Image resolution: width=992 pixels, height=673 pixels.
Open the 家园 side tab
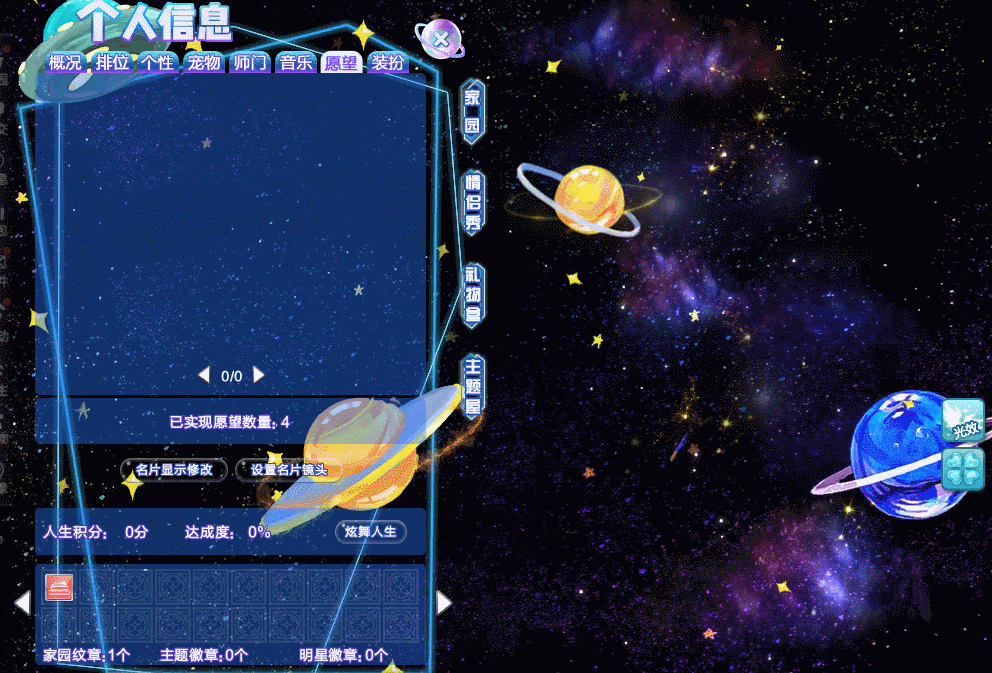(x=472, y=112)
